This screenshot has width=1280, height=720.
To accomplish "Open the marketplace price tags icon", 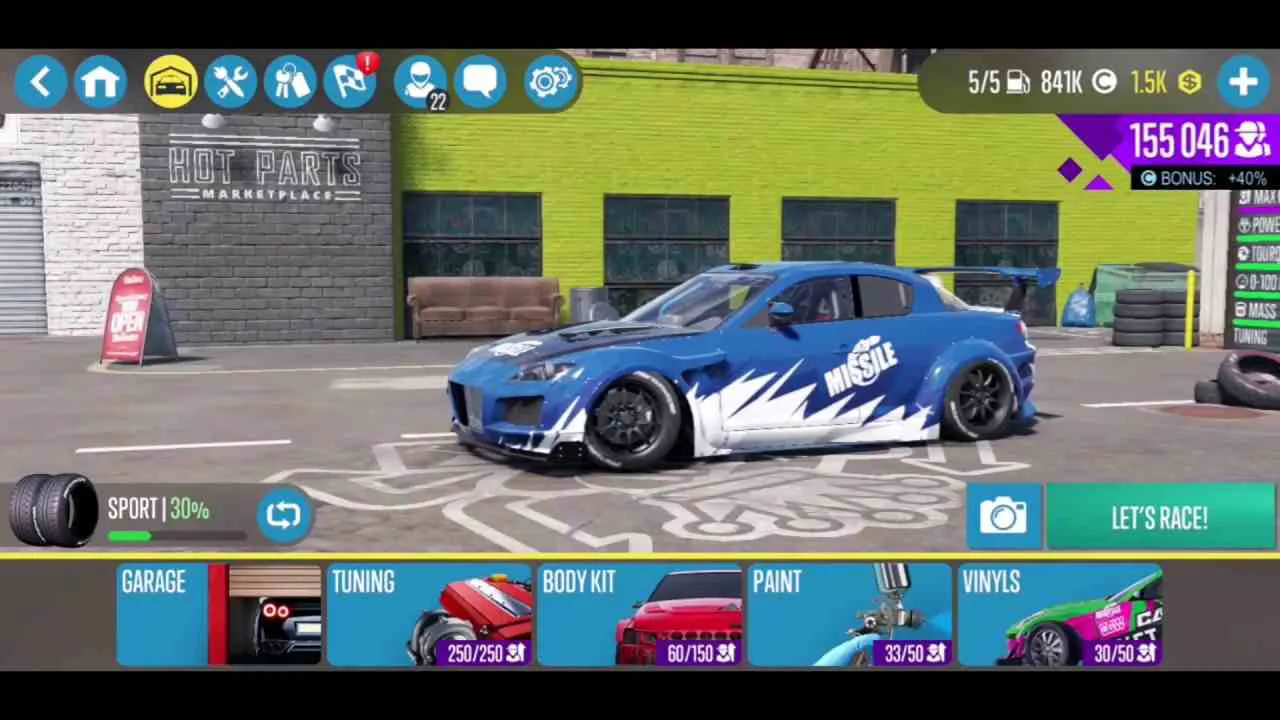I will click(x=290, y=81).
